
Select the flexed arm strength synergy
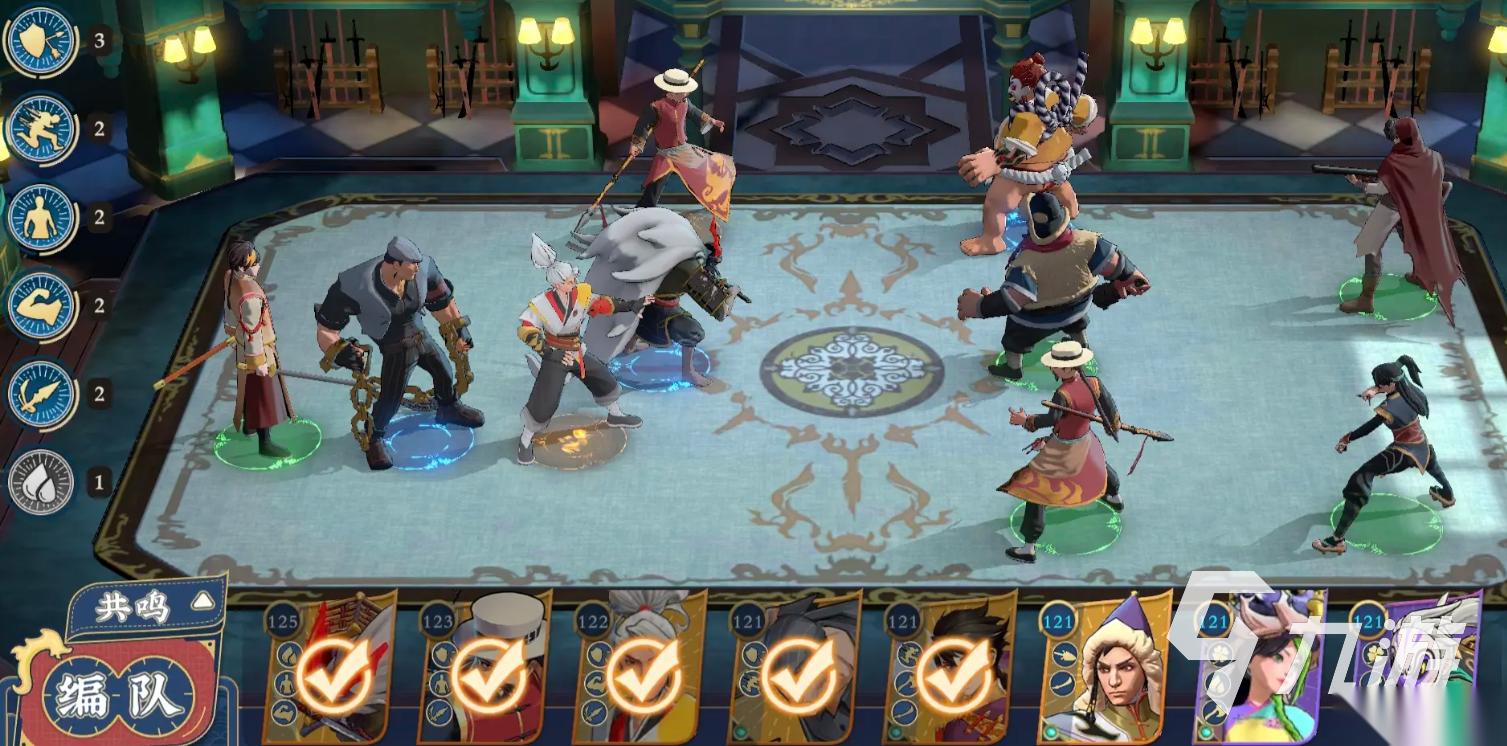pos(41,305)
